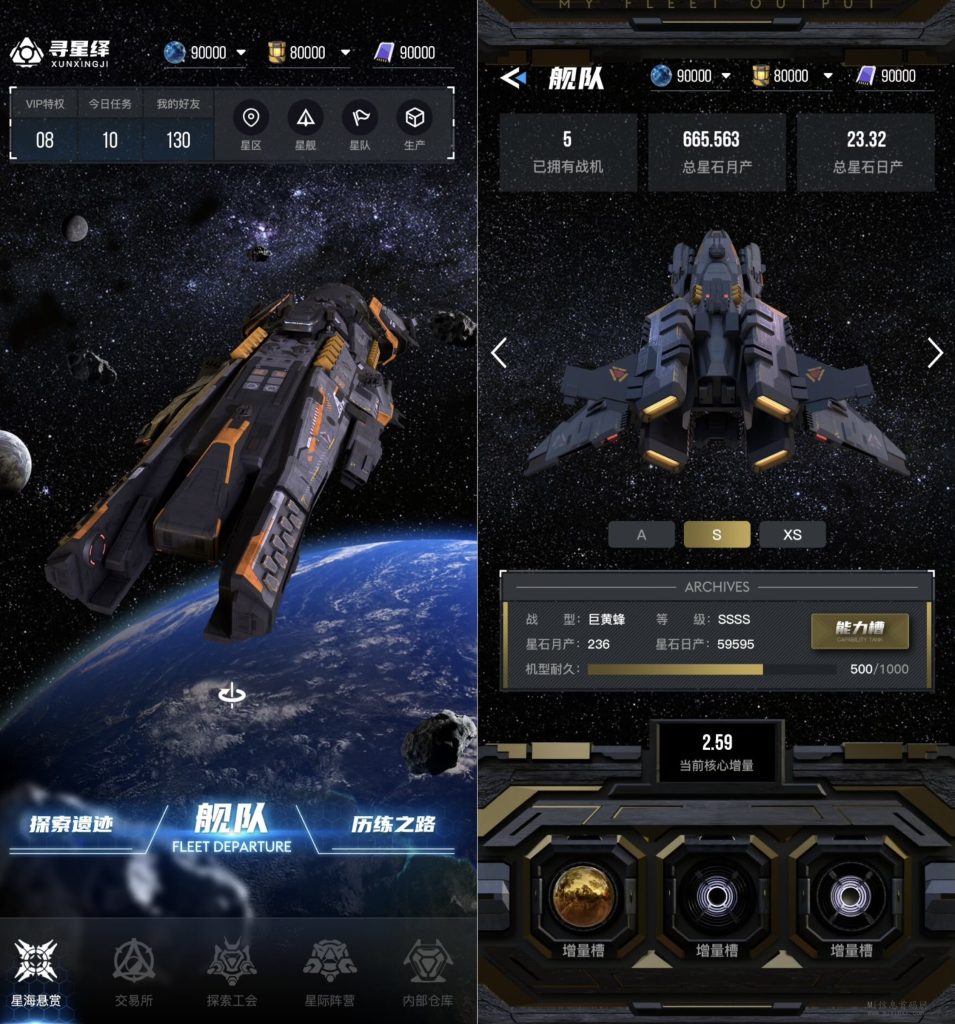Select the XS grade tab

(792, 535)
